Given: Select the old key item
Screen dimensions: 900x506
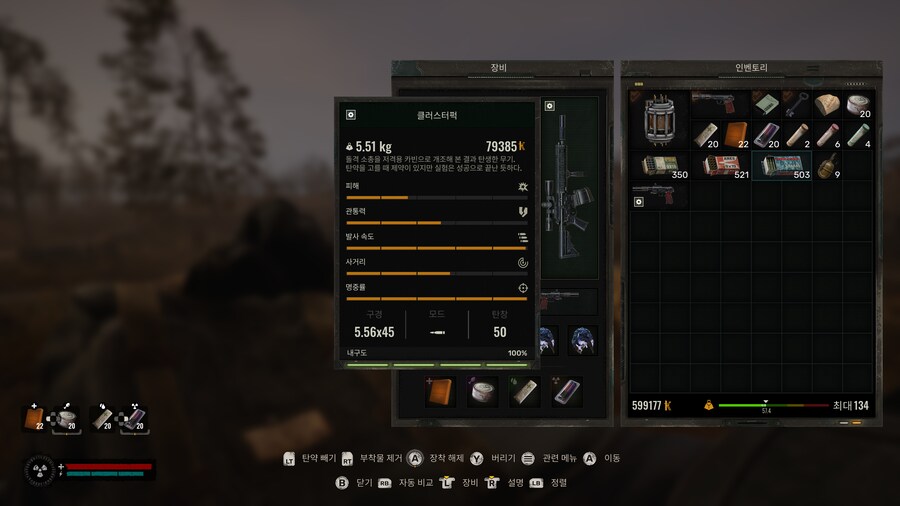Looking at the screenshot, I should [x=797, y=104].
